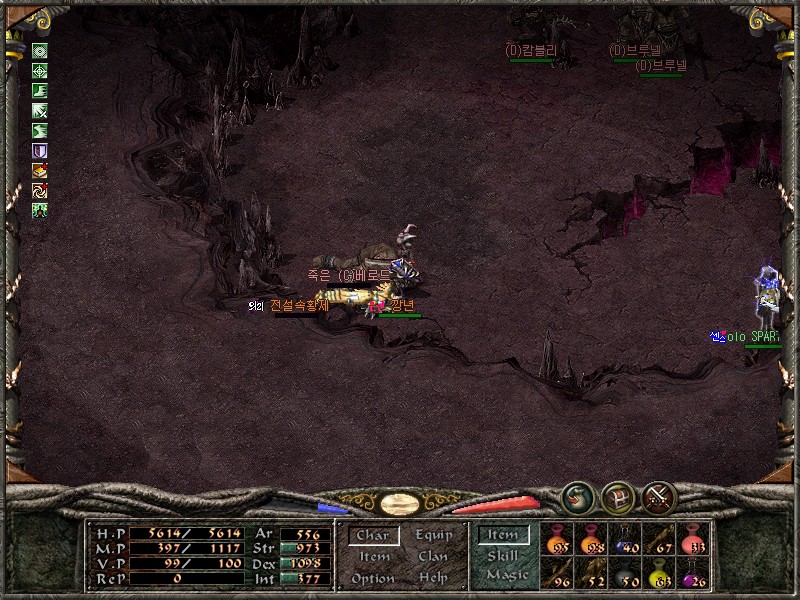Use the purple potion with count 26
This screenshot has height=600, width=800.
[692, 574]
